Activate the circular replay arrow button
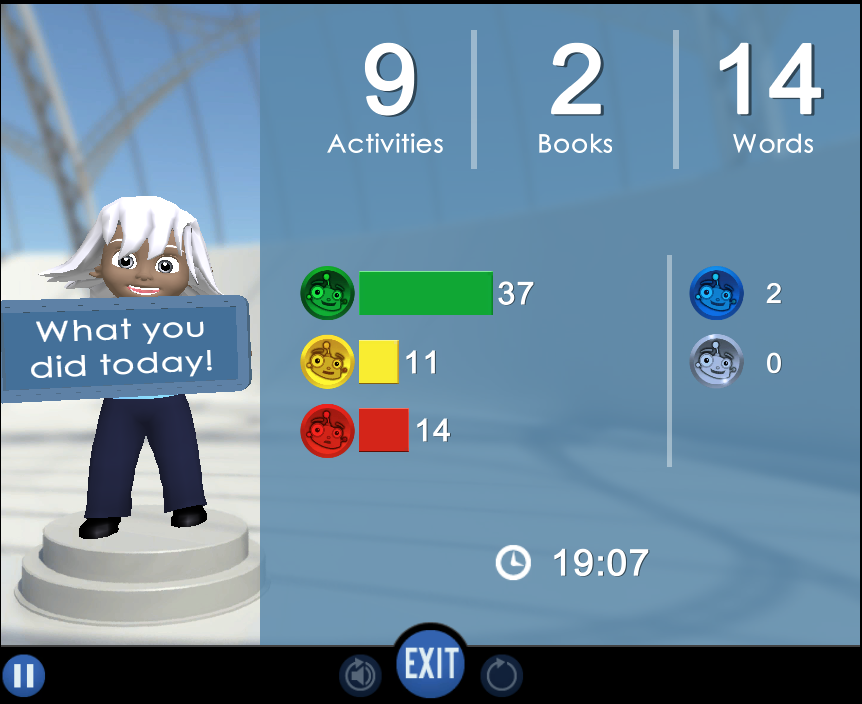Image resolution: width=862 pixels, height=704 pixels. (x=501, y=677)
